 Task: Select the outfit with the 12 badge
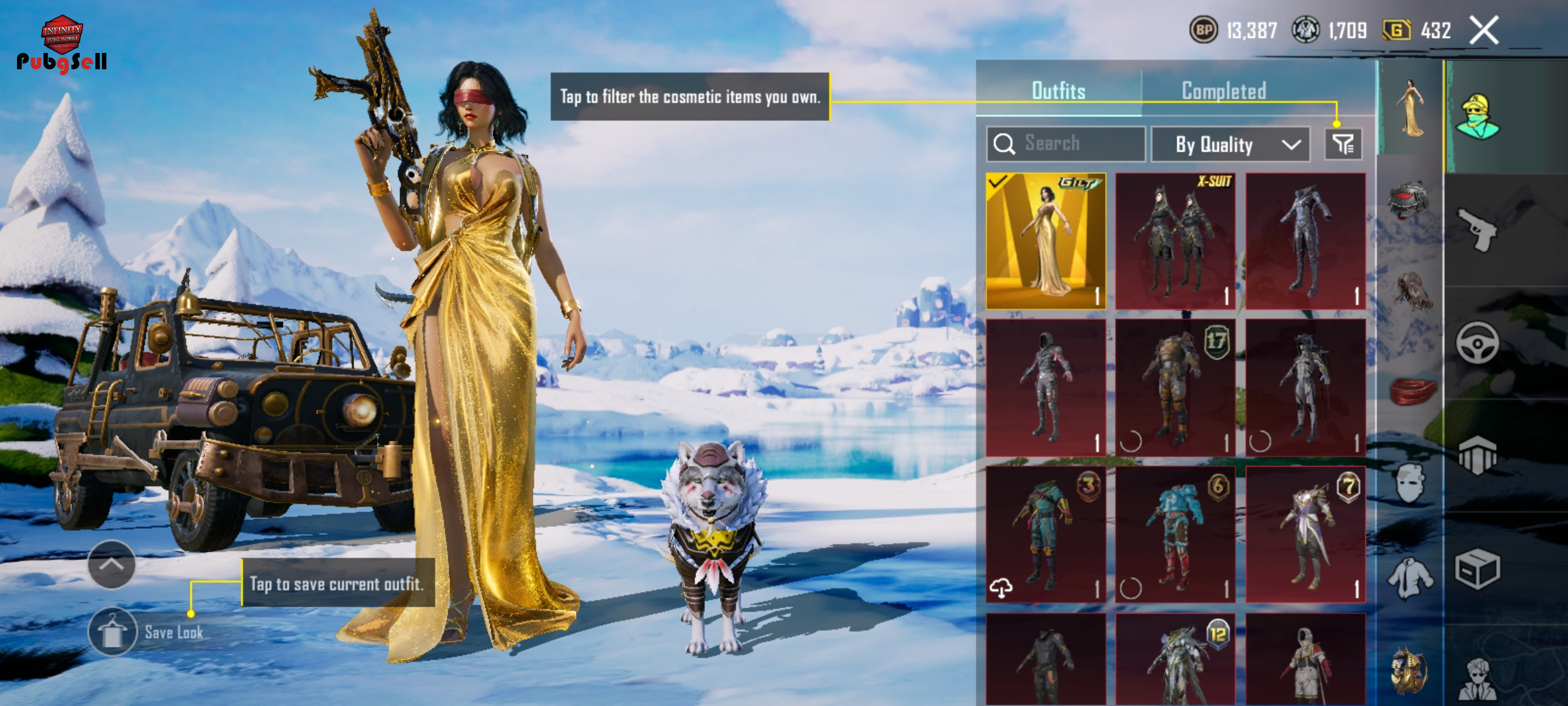pos(1175,659)
